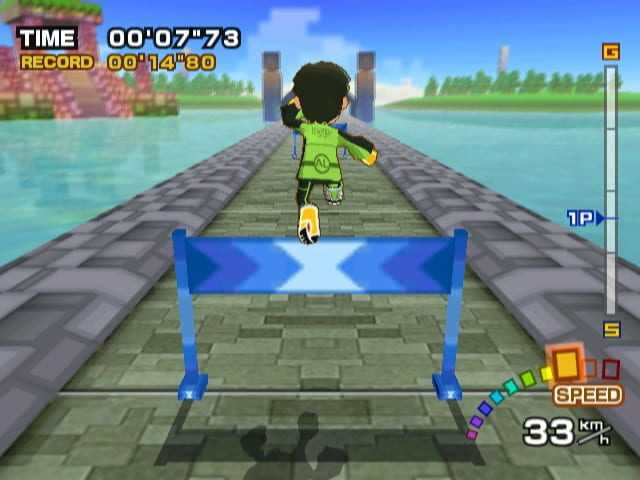Select the S start marker below the track
Screen dimensions: 640x480
(611, 329)
